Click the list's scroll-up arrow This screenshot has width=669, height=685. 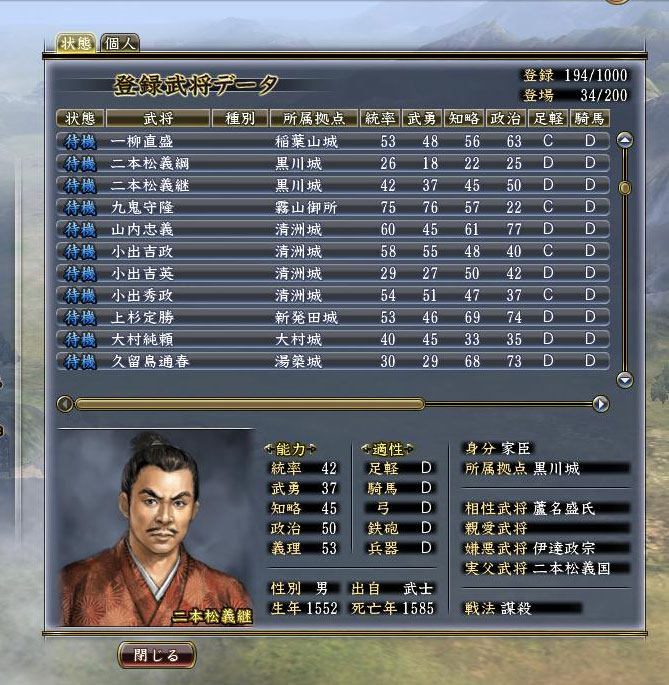click(625, 140)
